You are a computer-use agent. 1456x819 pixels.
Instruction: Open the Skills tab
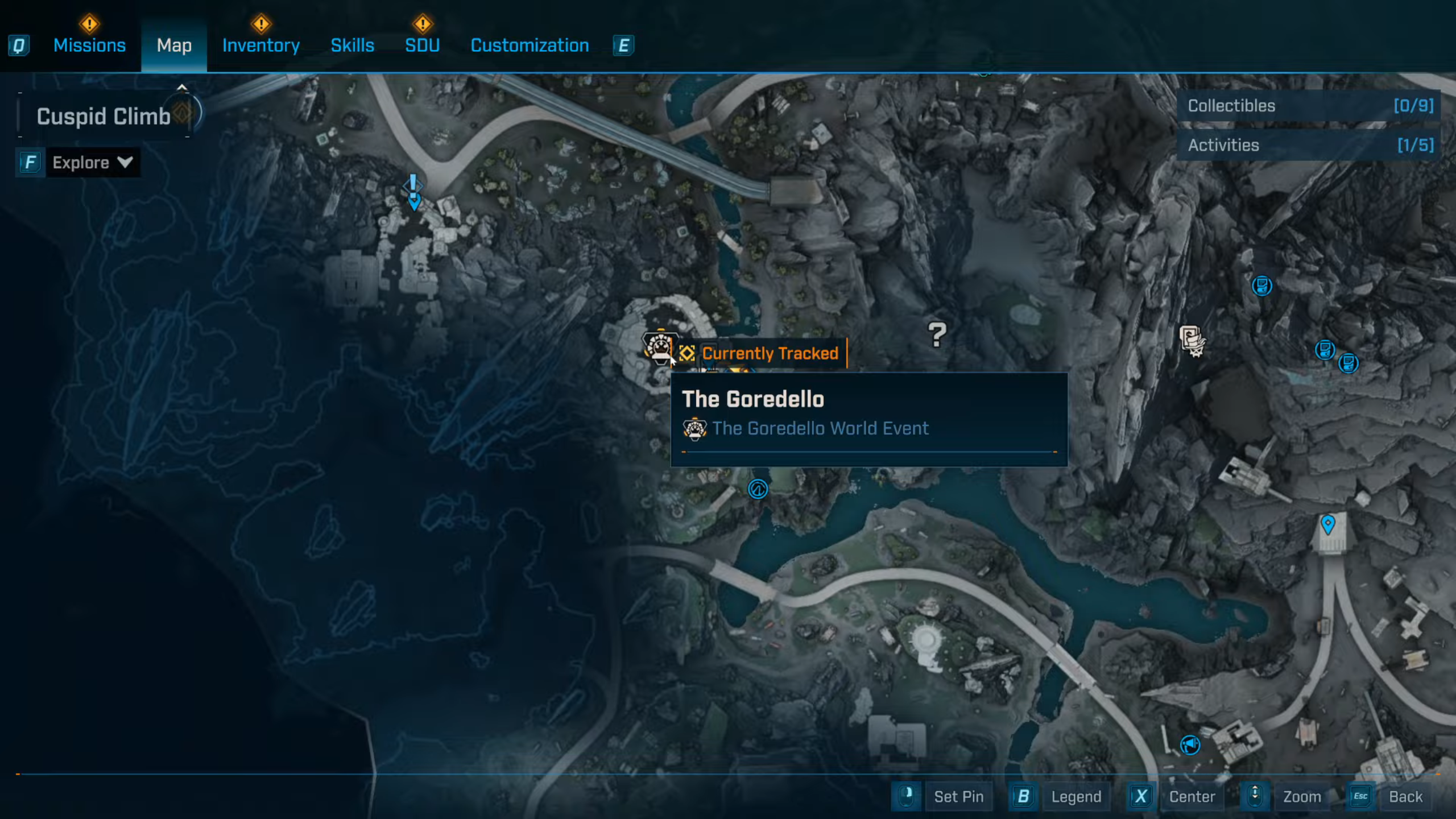click(352, 45)
